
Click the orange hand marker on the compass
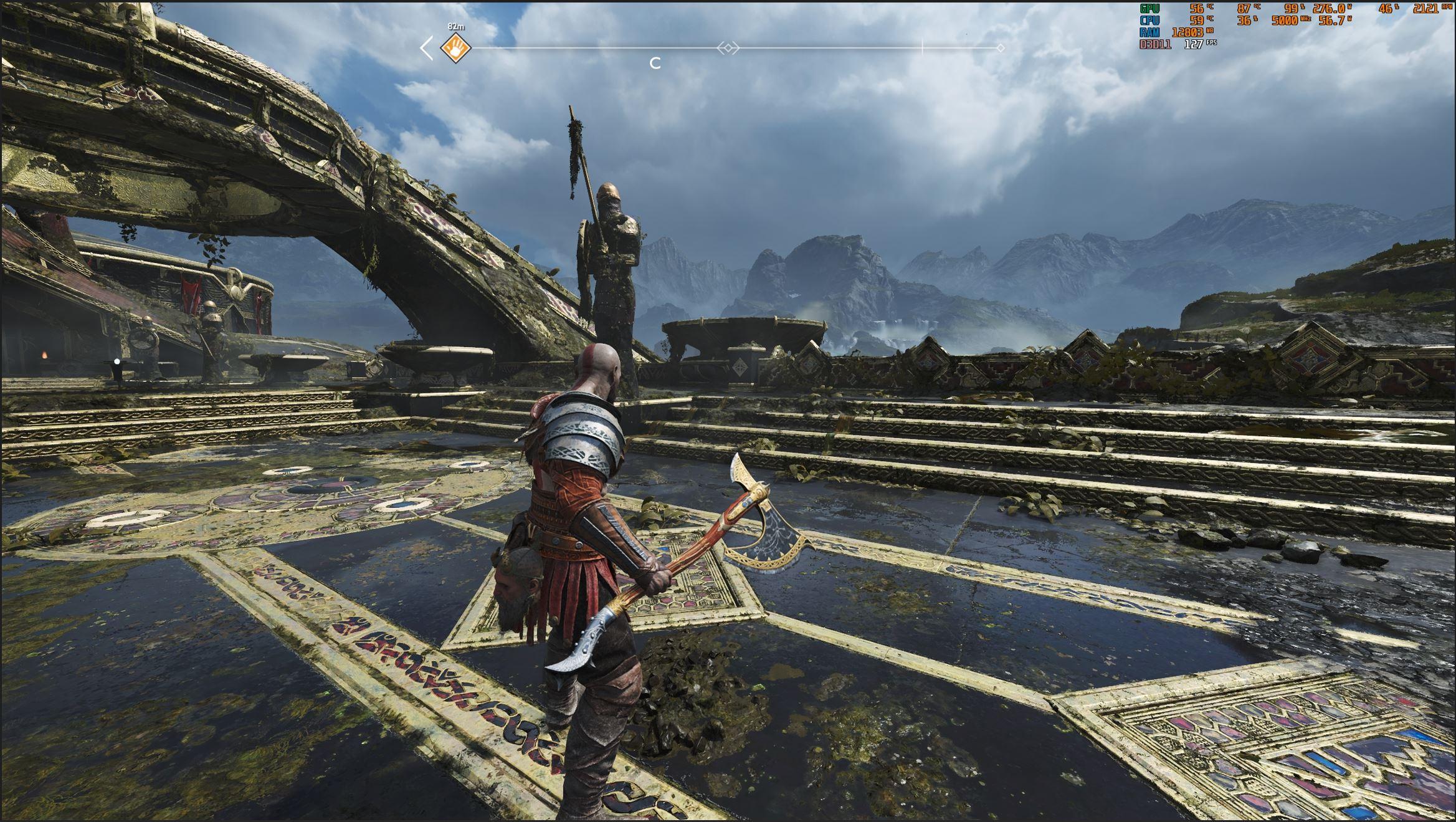455,48
